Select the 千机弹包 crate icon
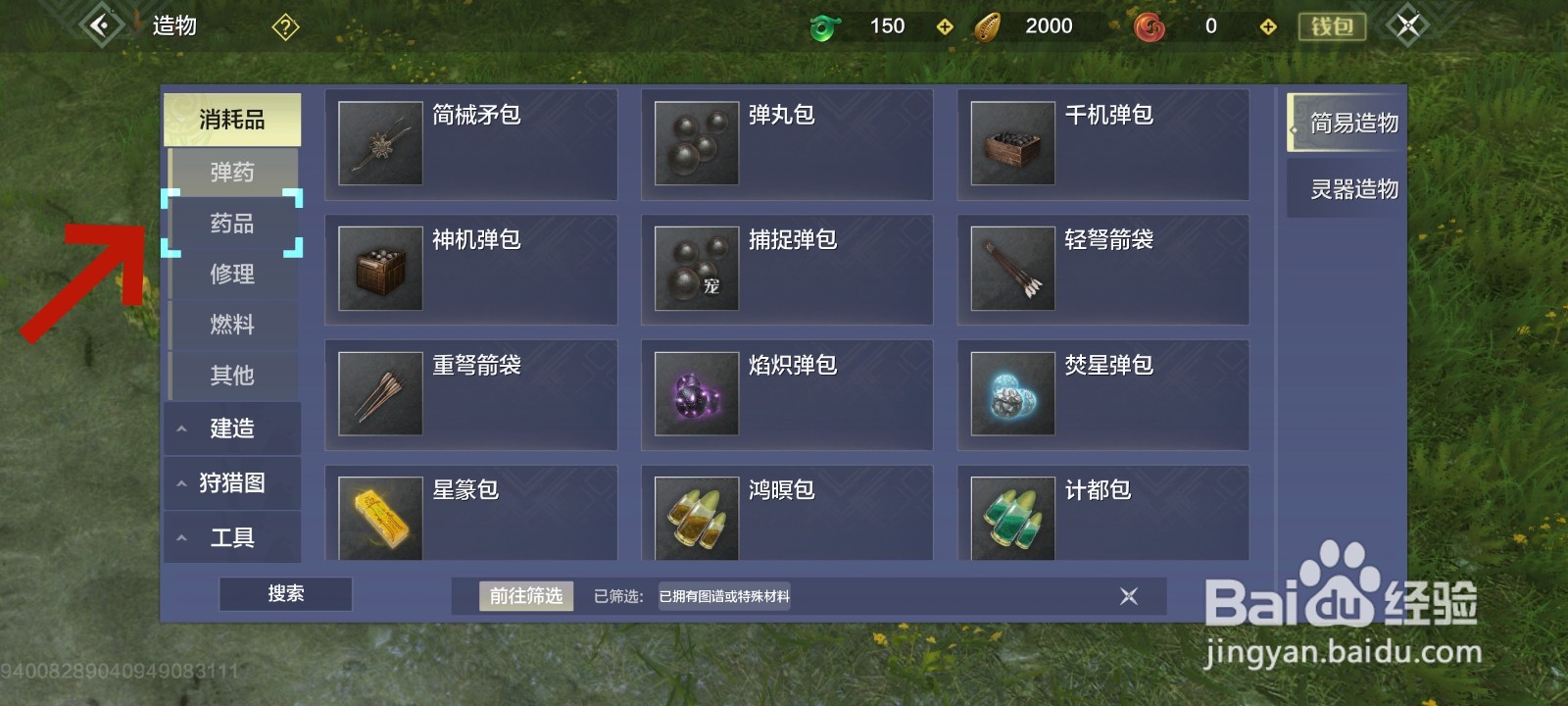 pos(1012,143)
